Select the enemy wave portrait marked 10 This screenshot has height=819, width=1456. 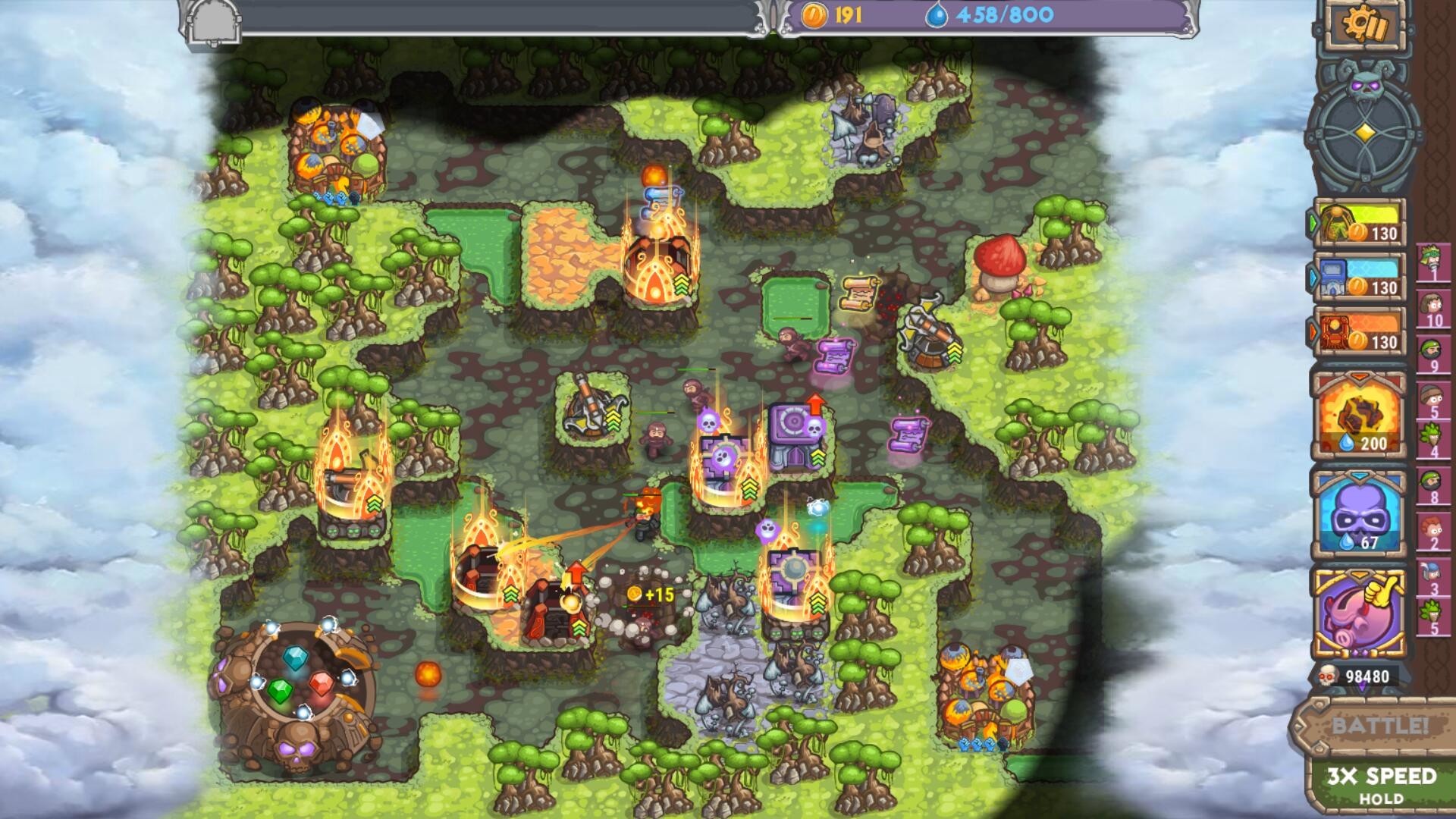[1433, 306]
